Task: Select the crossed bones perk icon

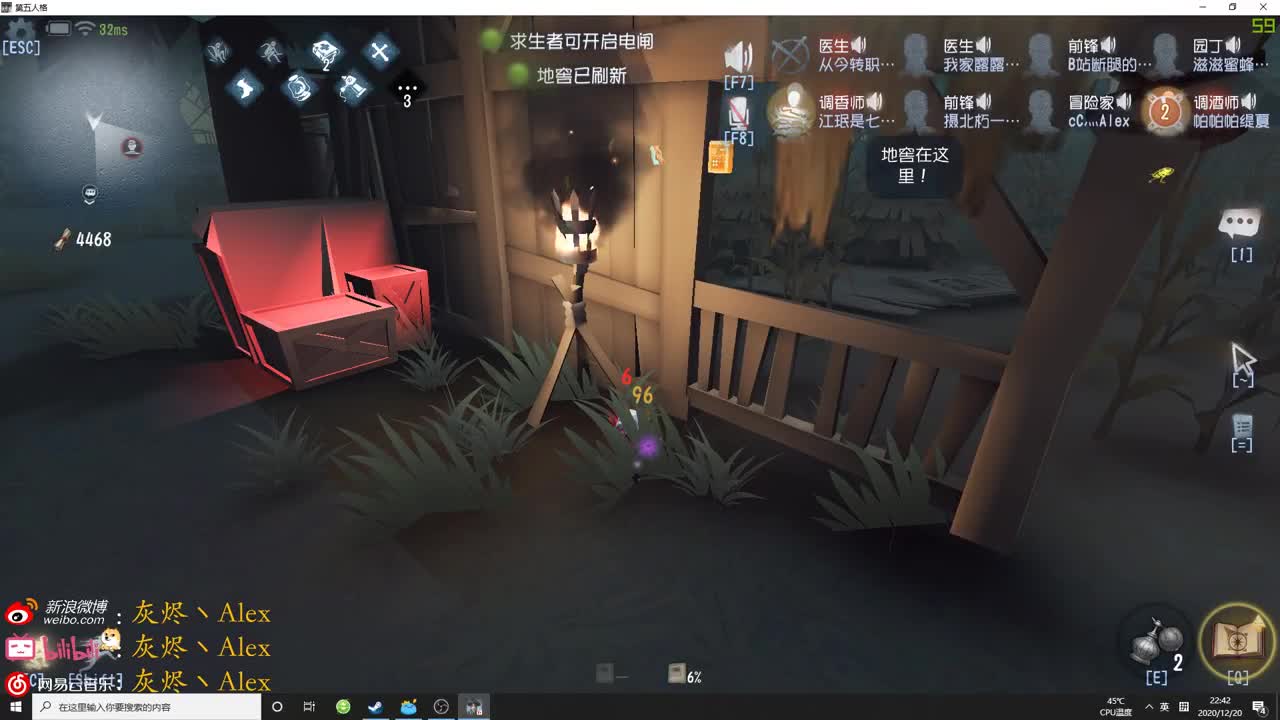Action: 380,51
